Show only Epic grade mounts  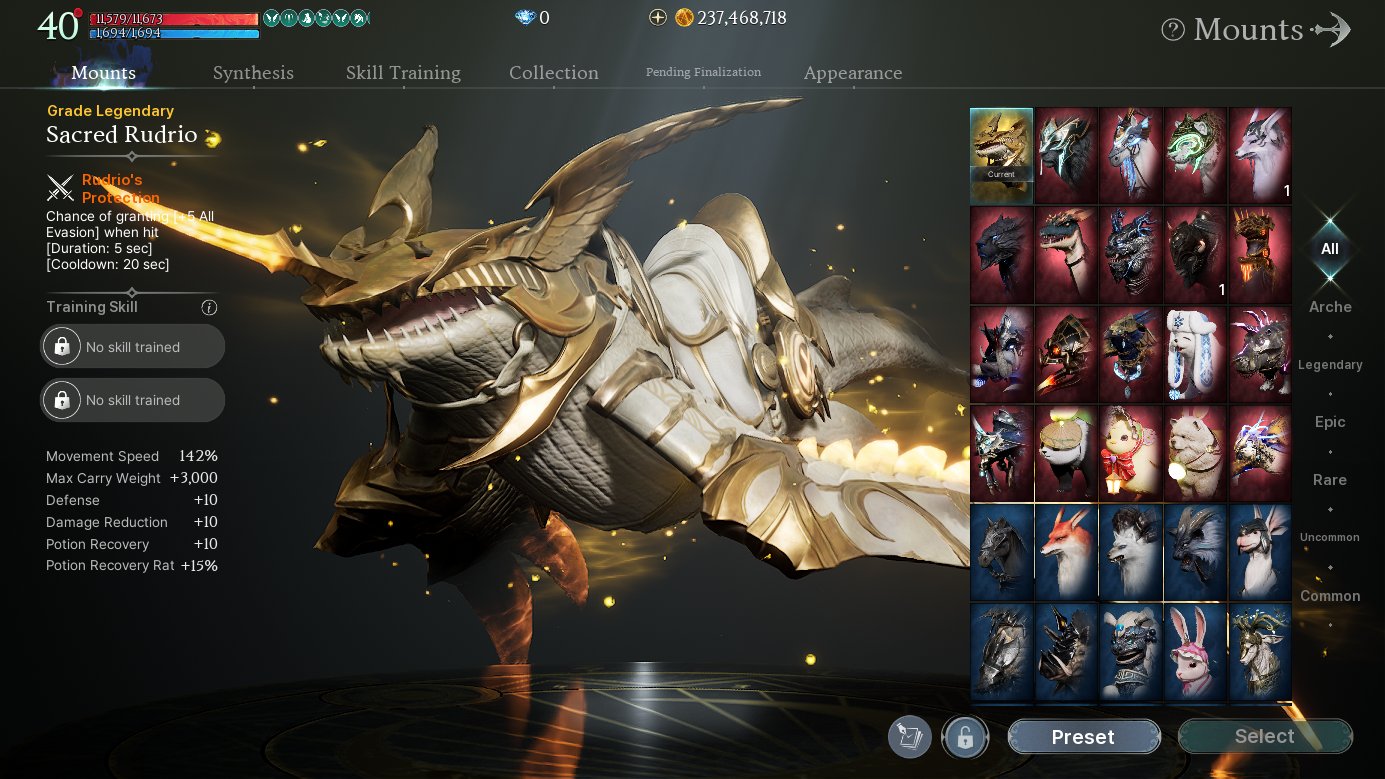click(1329, 422)
